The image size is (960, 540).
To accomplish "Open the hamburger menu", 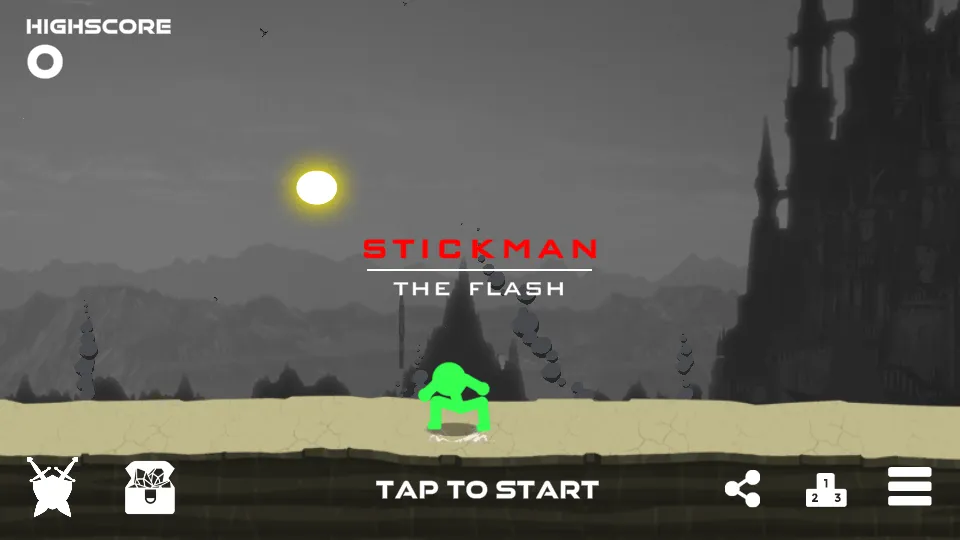I will [x=909, y=487].
